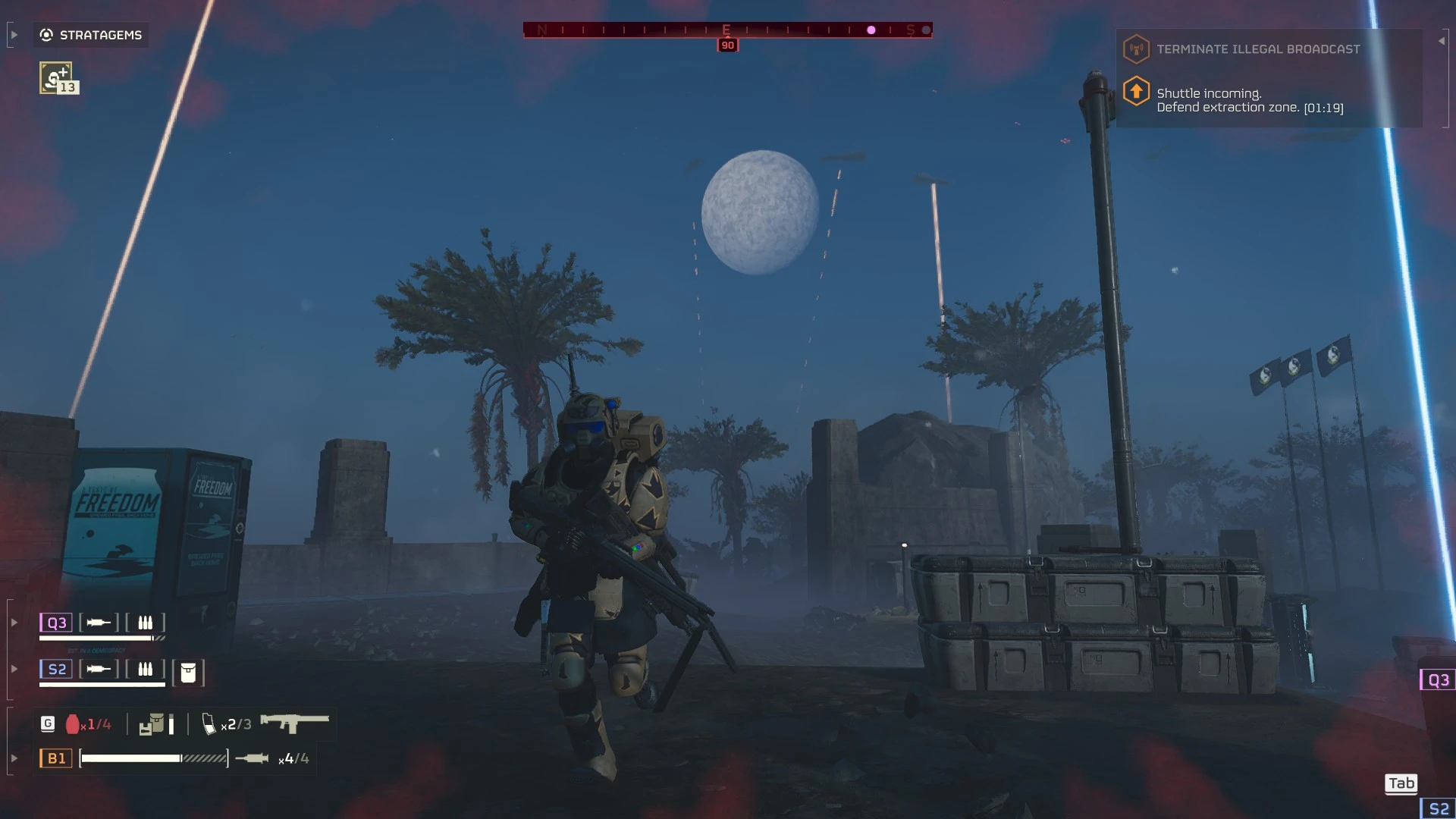Screen dimensions: 1456x819
Task: Click the stim syringe icon beside B1
Action: tap(252, 758)
